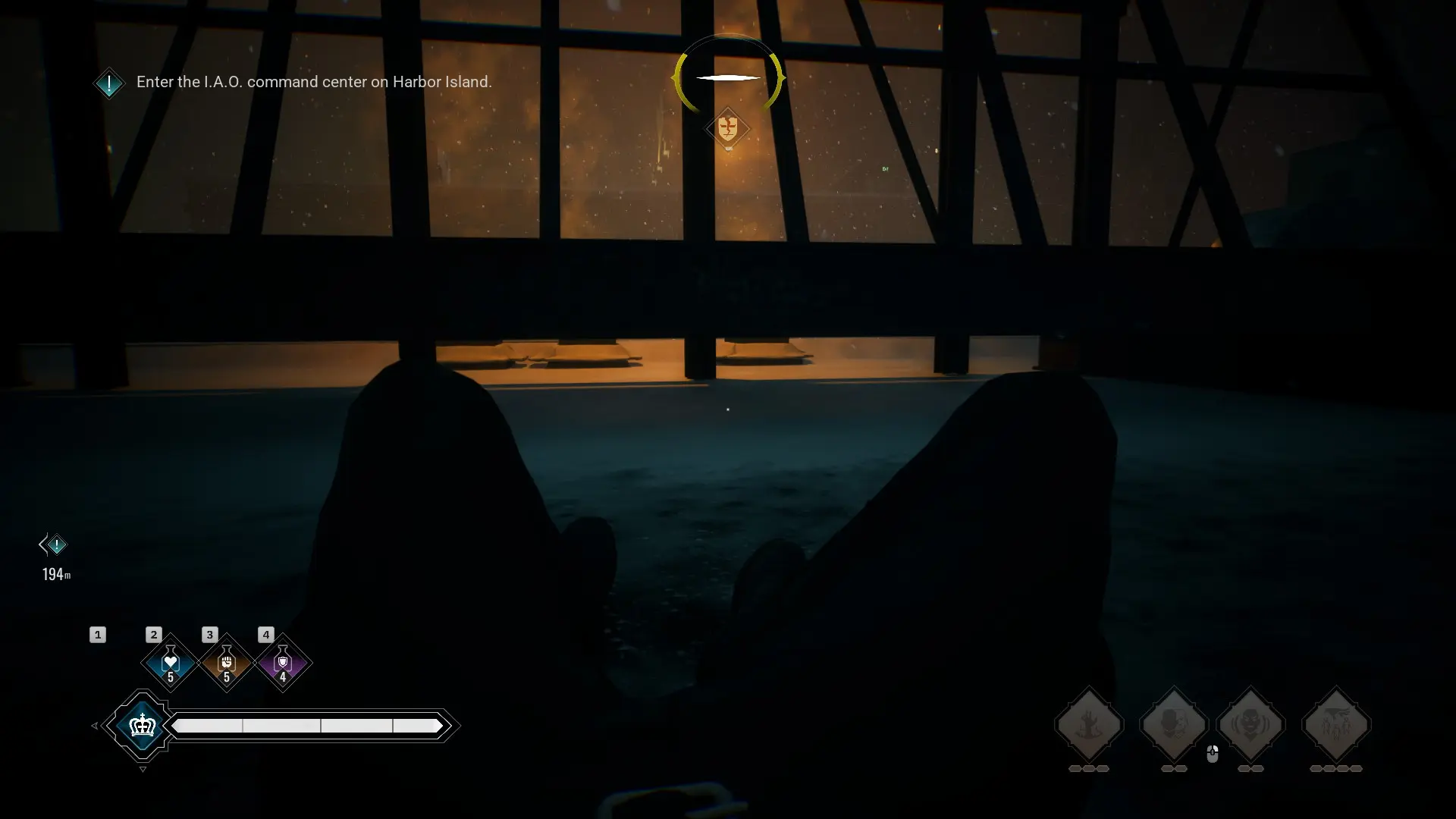Pick the purple shield defense potion

coord(283,663)
